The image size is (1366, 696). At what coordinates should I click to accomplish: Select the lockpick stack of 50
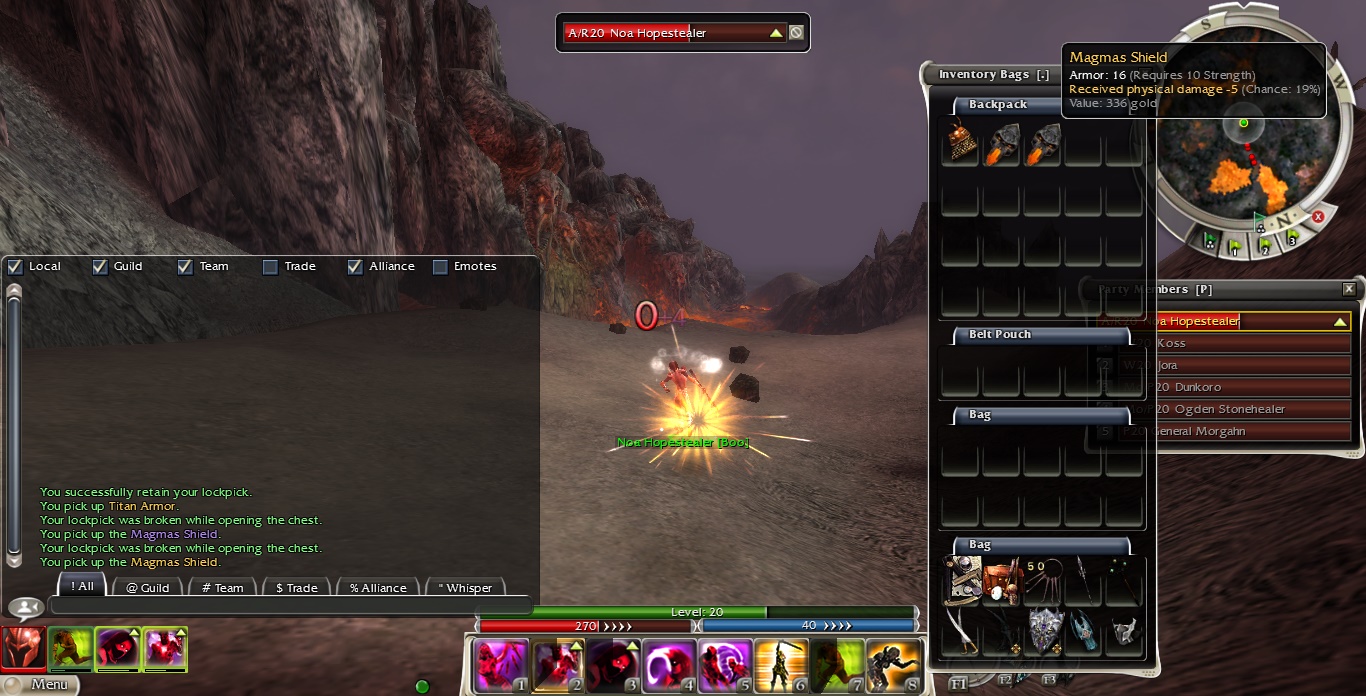pos(1042,580)
